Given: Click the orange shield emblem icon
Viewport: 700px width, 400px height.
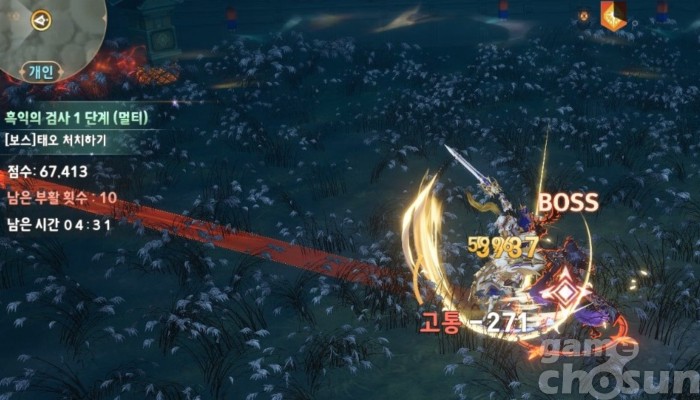Looking at the screenshot, I should pyautogui.click(x=612, y=16).
